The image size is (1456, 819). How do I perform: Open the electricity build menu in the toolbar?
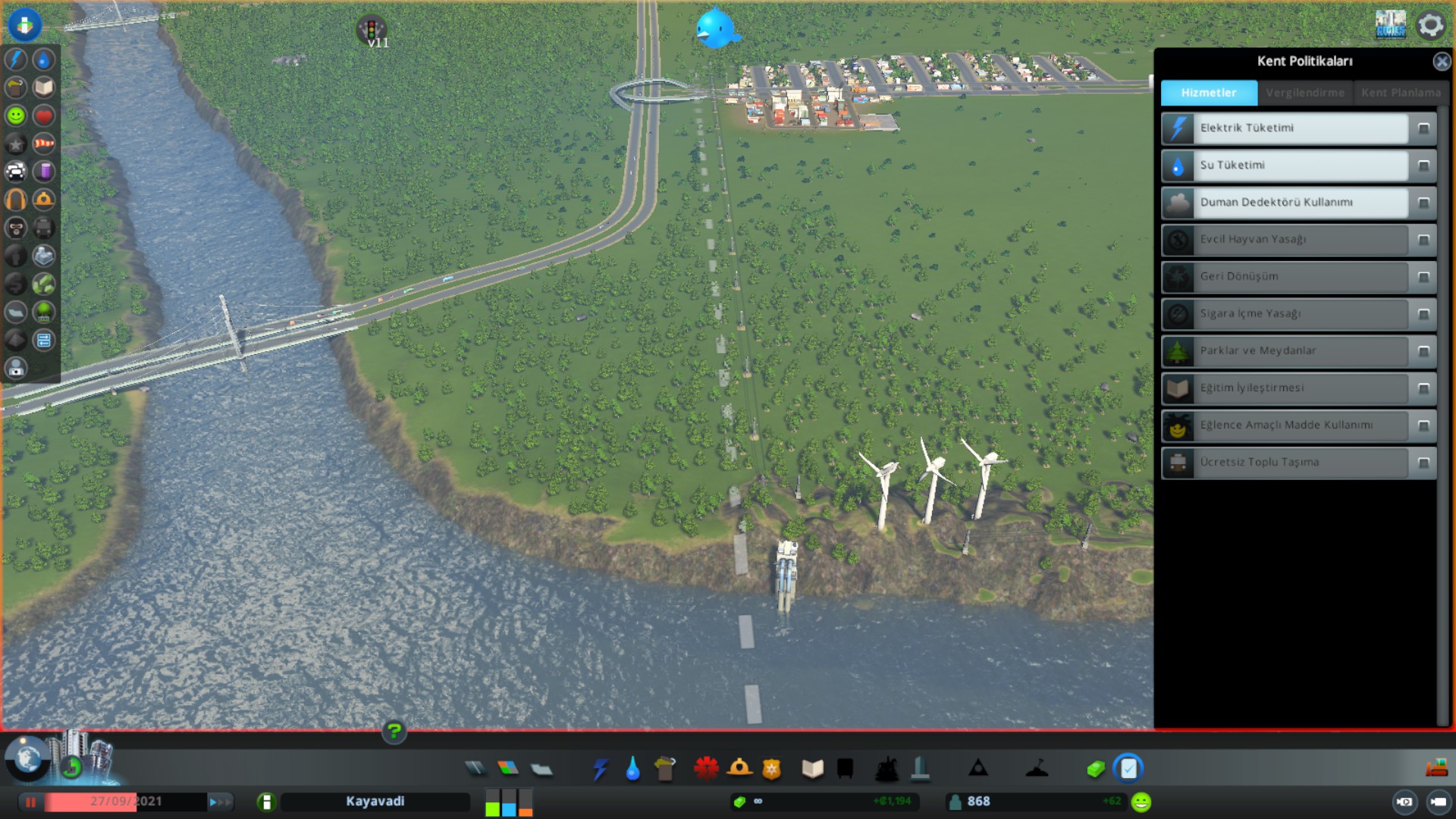tap(601, 769)
